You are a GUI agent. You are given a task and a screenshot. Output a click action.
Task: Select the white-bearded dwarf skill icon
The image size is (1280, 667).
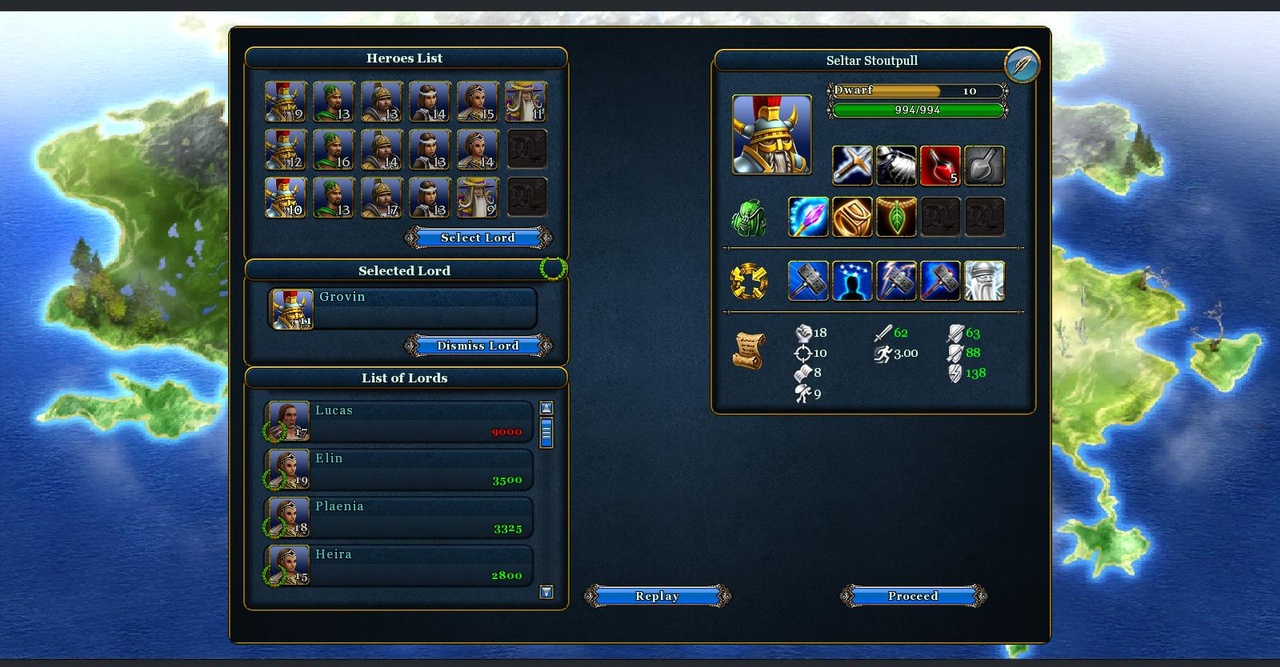tap(984, 281)
